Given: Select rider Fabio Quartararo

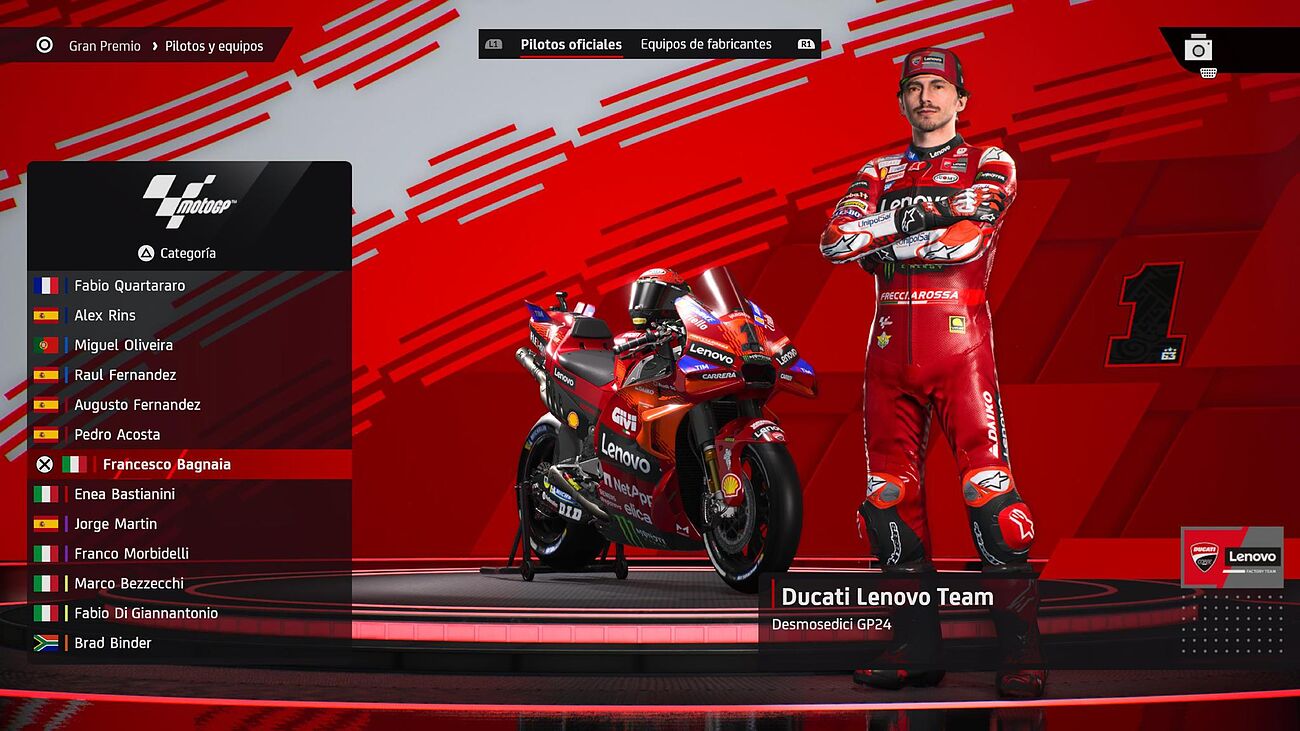Looking at the screenshot, I should pyautogui.click(x=129, y=286).
